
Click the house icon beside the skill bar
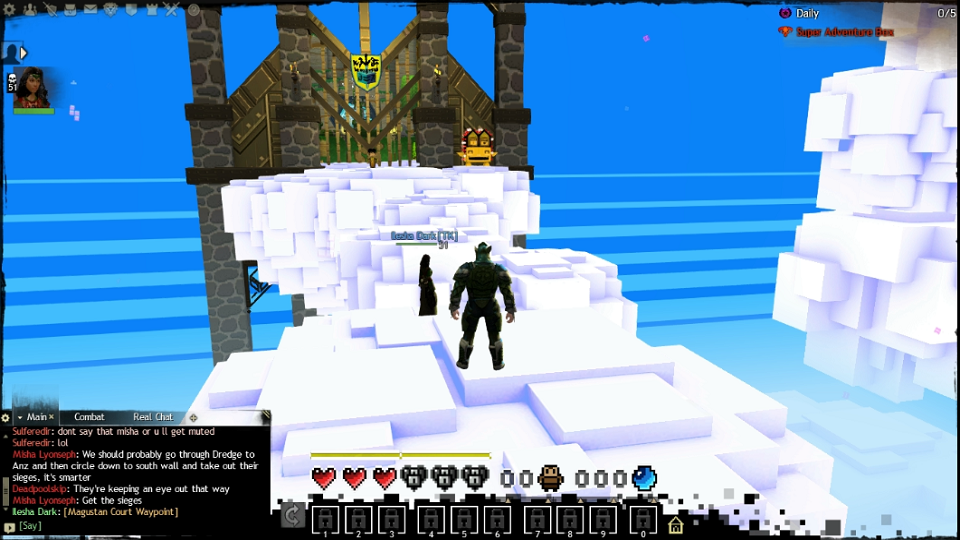pyautogui.click(x=676, y=525)
